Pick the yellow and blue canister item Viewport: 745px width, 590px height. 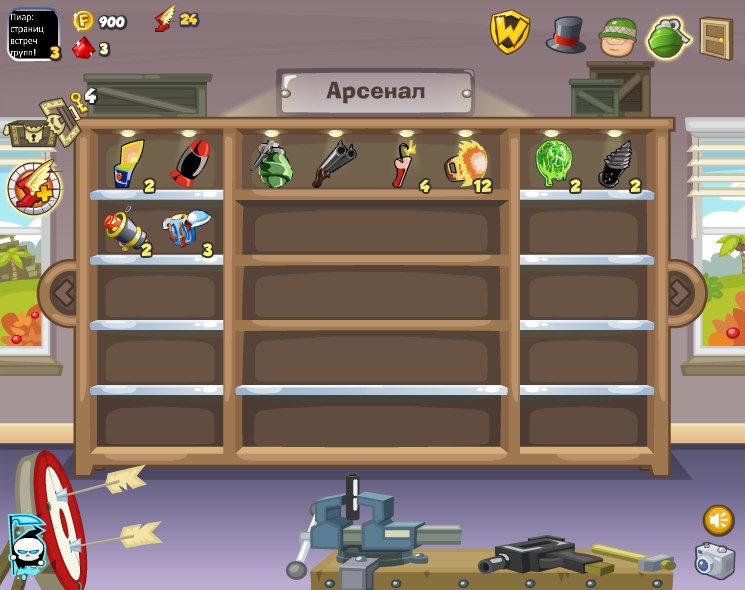click(x=128, y=164)
